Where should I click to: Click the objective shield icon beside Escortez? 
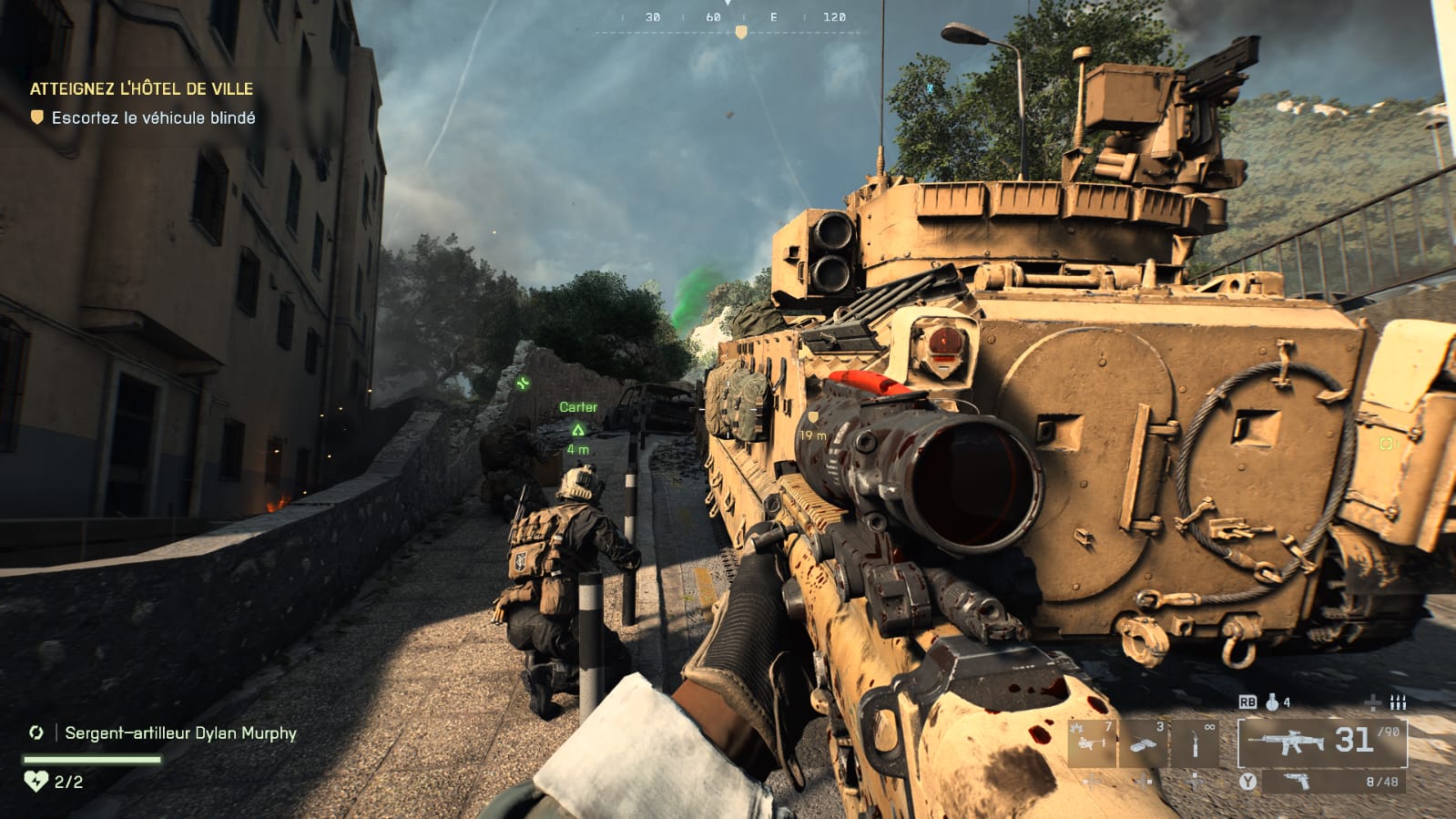pyautogui.click(x=37, y=118)
